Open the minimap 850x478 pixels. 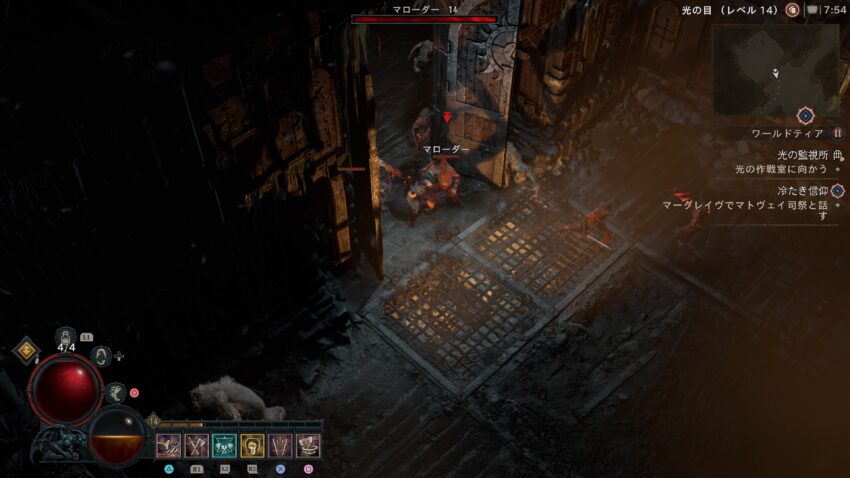(x=775, y=69)
